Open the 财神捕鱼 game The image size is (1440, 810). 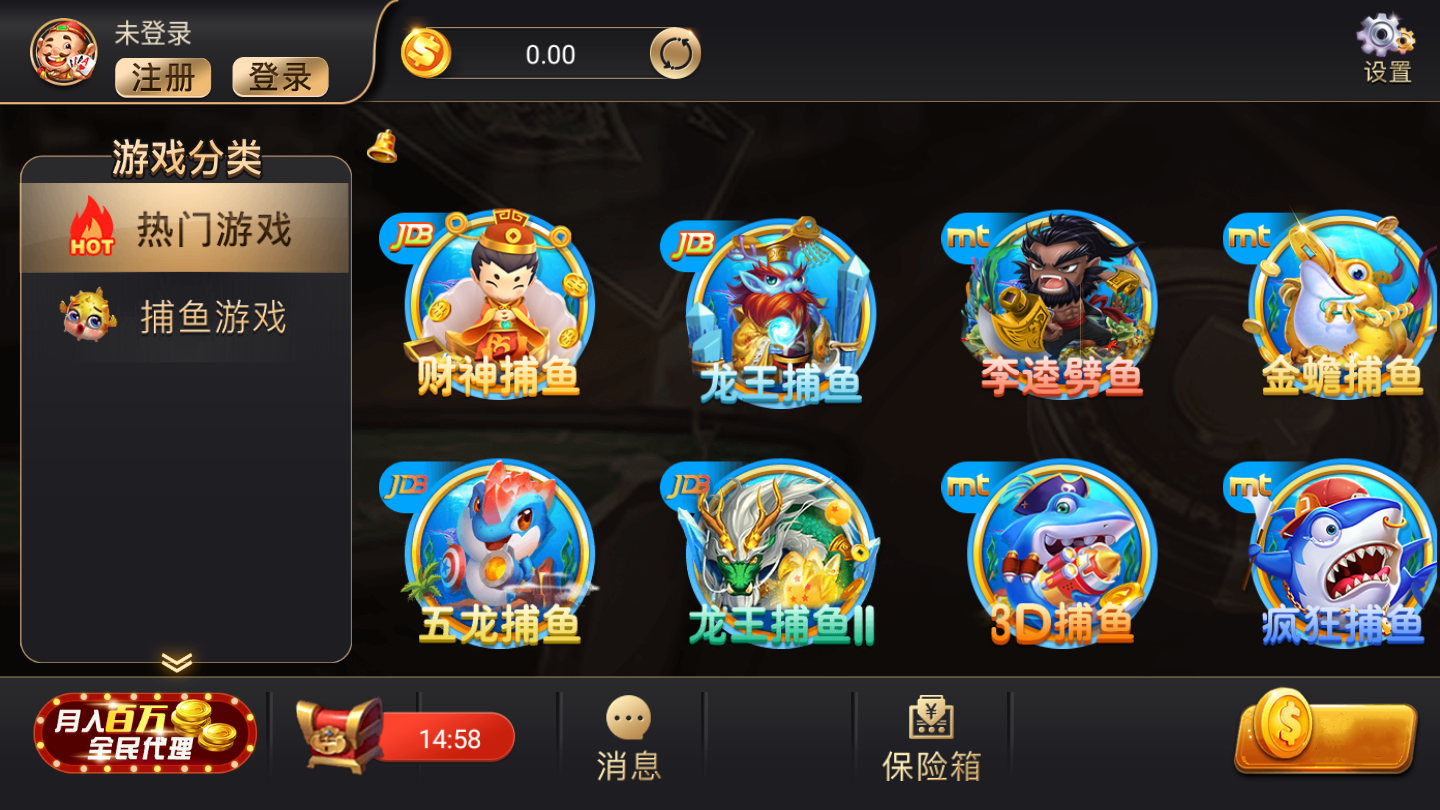coord(497,300)
